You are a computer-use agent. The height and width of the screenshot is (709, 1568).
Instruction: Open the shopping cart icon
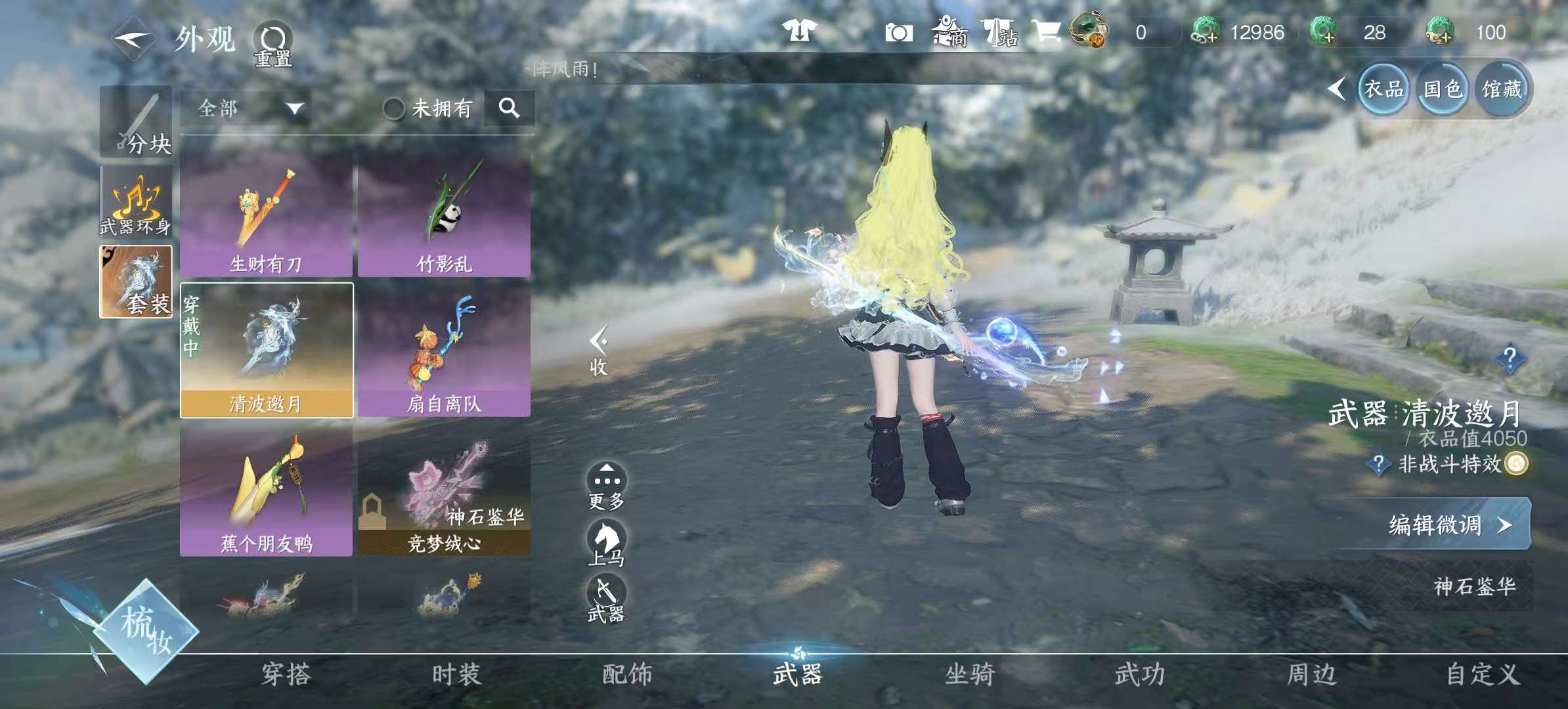click(1045, 32)
